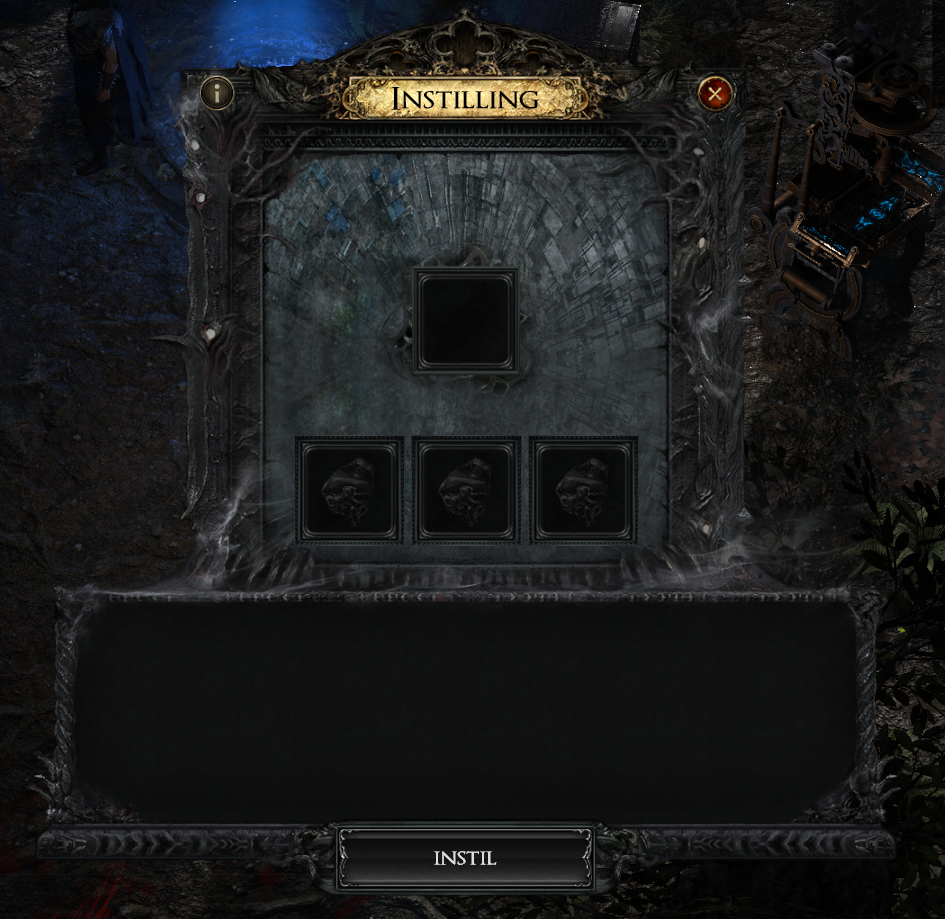
Task: Select the large empty item slot
Action: pos(465,321)
